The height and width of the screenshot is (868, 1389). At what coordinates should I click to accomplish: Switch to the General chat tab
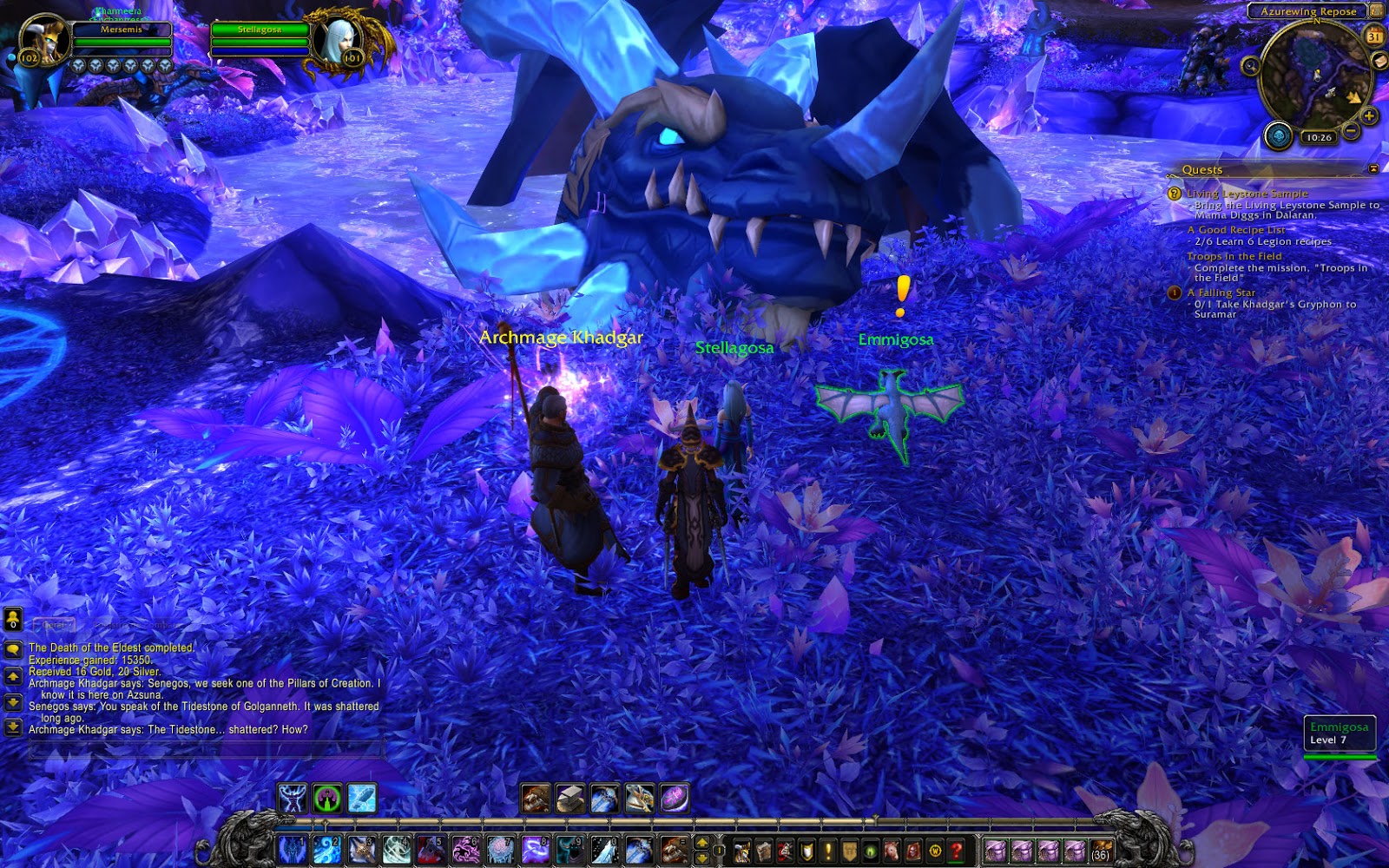54,625
